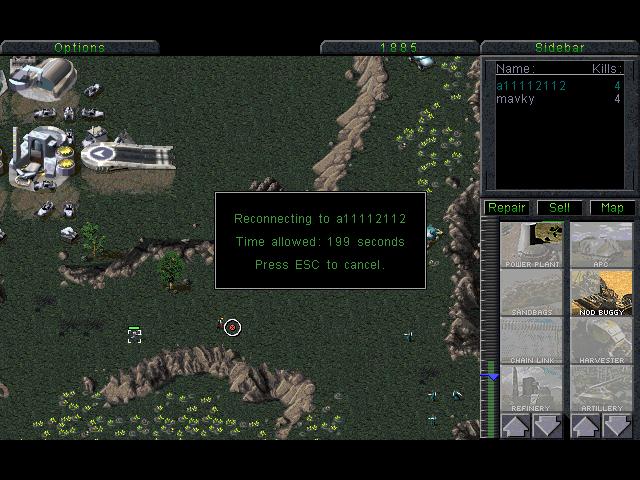Choose the Chain Link fence icon
The height and width of the screenshot is (480, 640).
click(532, 341)
